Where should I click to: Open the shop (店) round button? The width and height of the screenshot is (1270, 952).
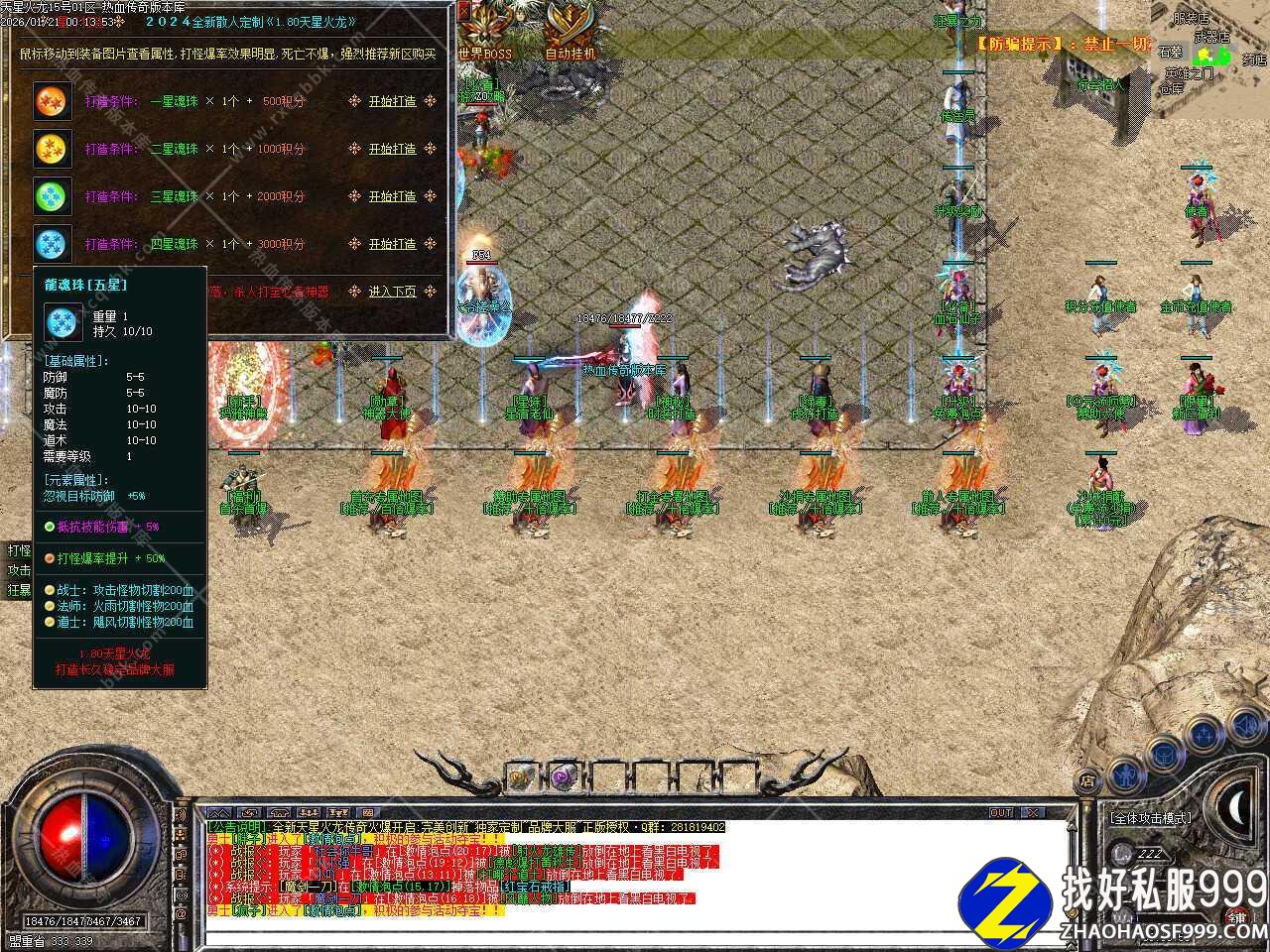coord(1088,780)
